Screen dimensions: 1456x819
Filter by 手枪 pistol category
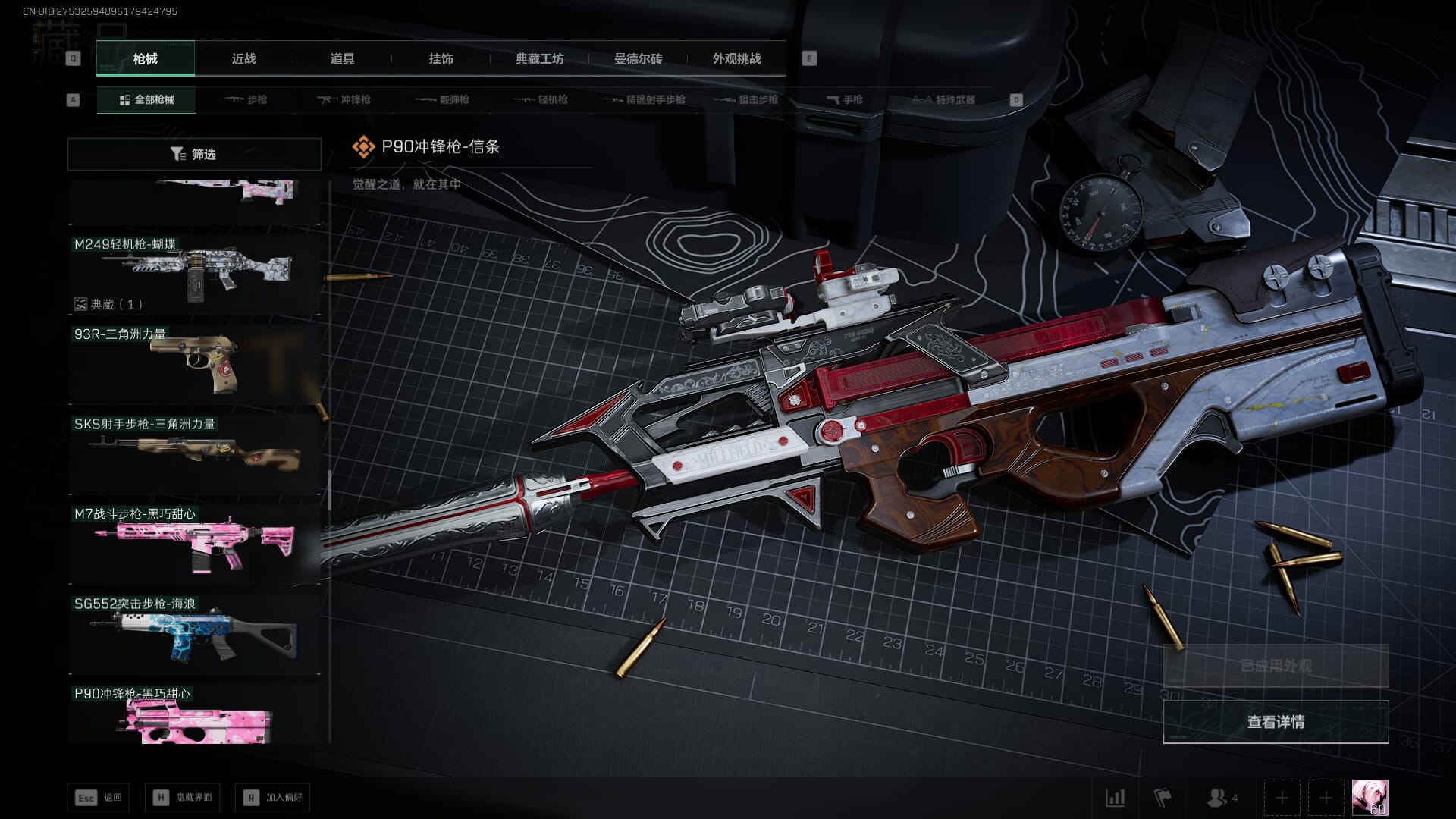pyautogui.click(x=845, y=100)
